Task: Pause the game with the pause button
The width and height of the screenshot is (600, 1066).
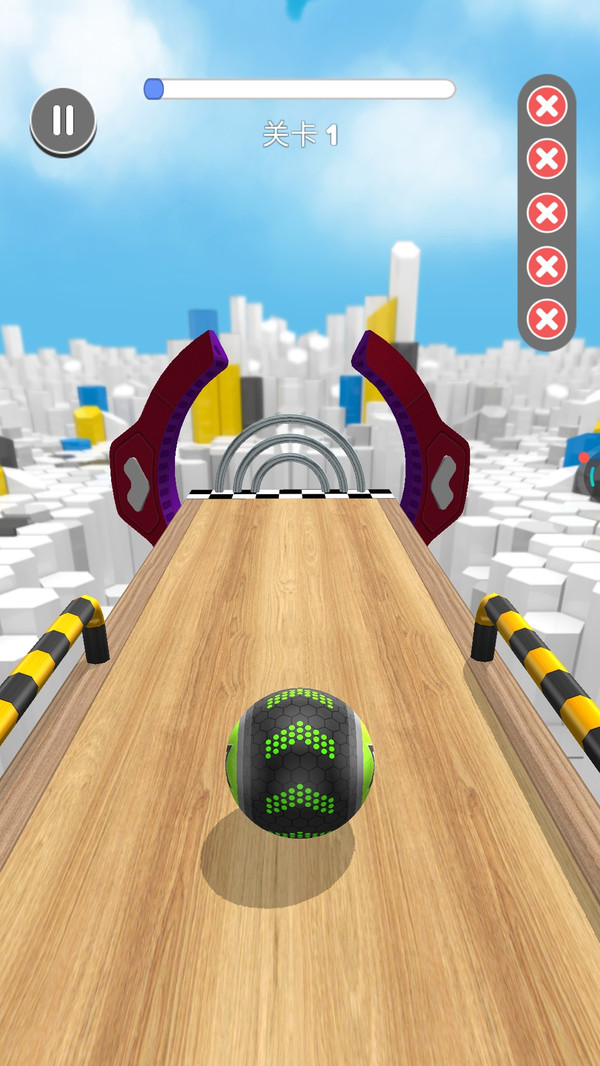Action: pos(63,121)
